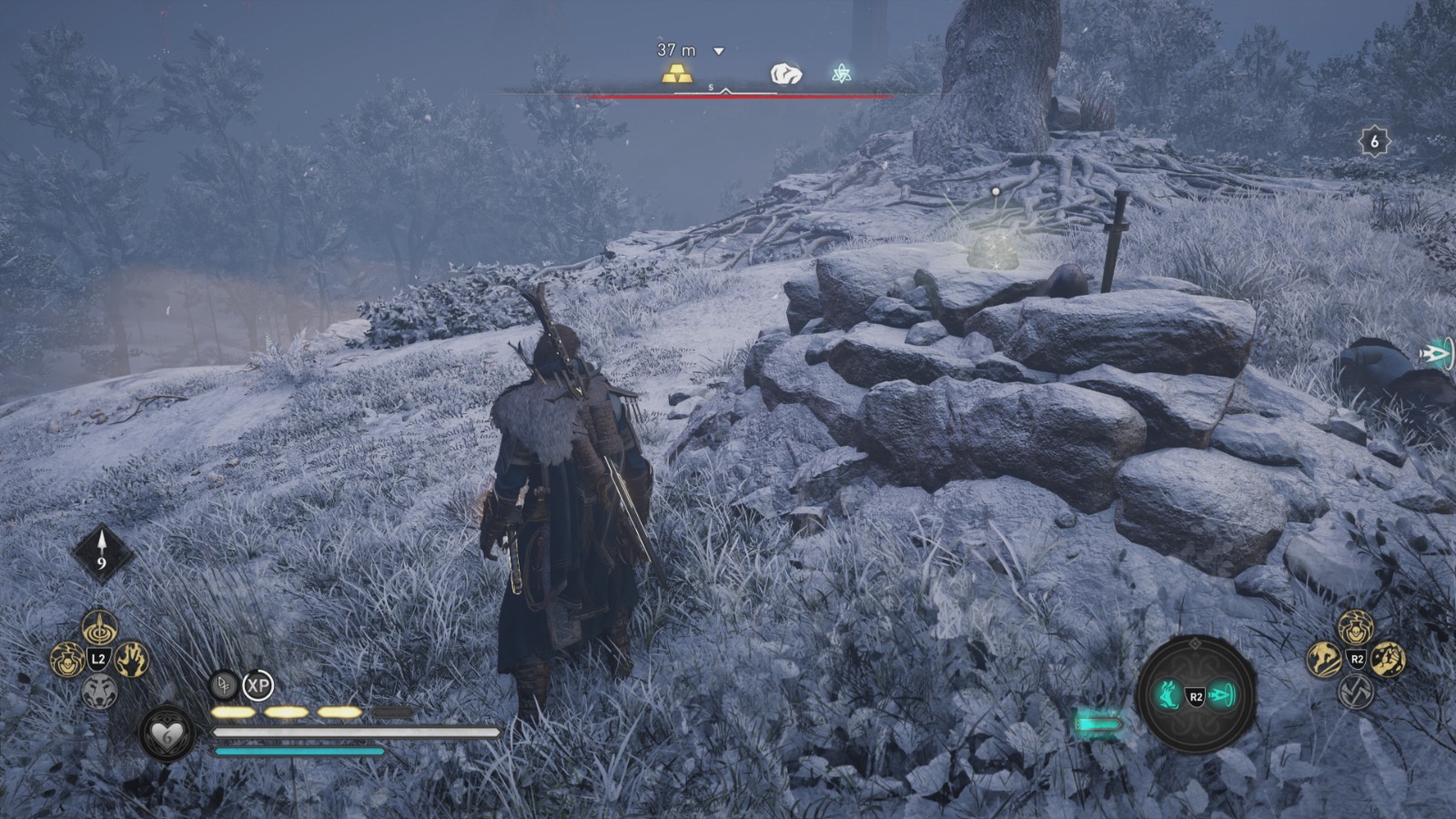Click the hexagon badge showing 6

(1374, 141)
